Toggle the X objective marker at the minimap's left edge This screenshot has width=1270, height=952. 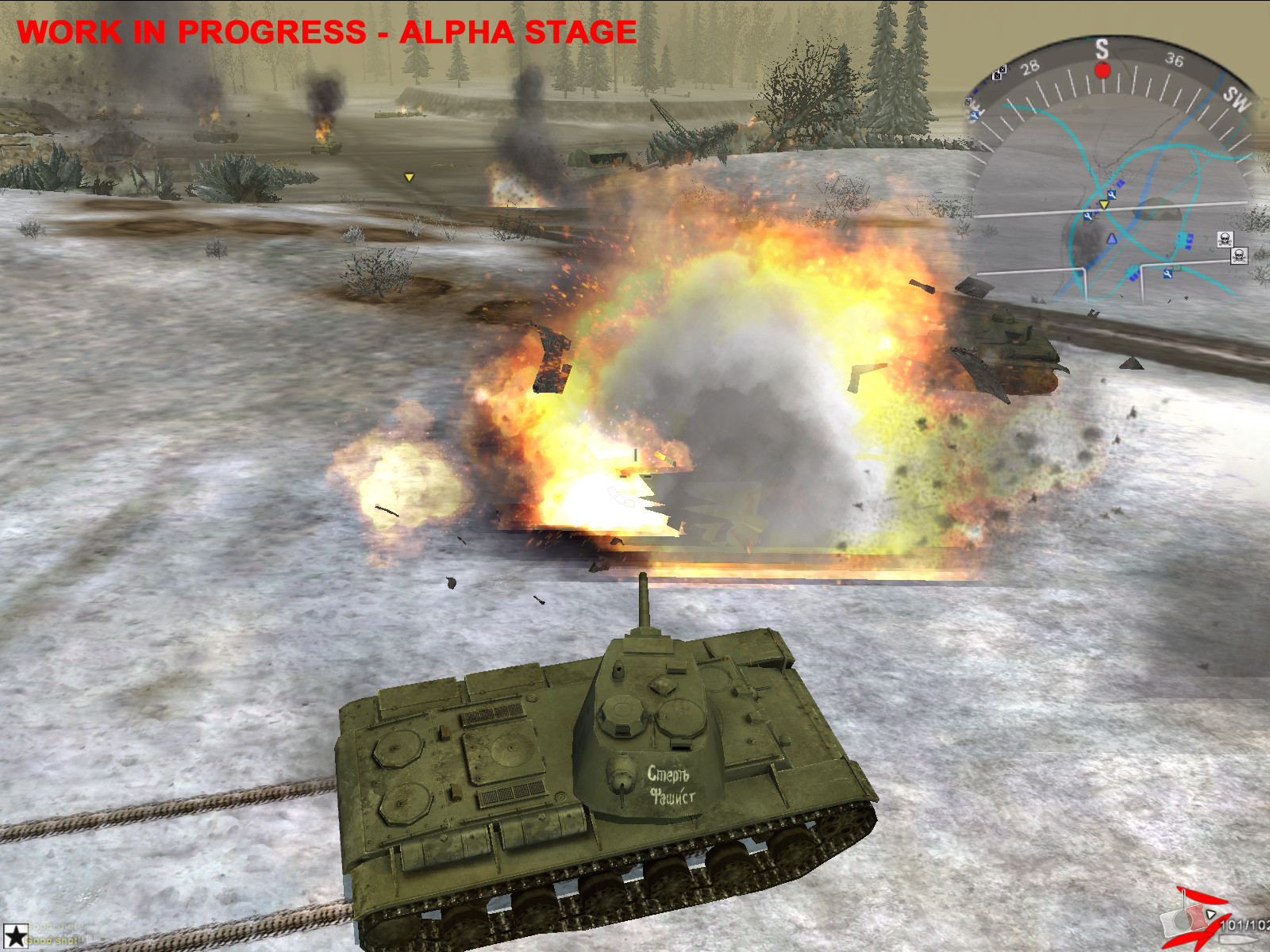(968, 101)
